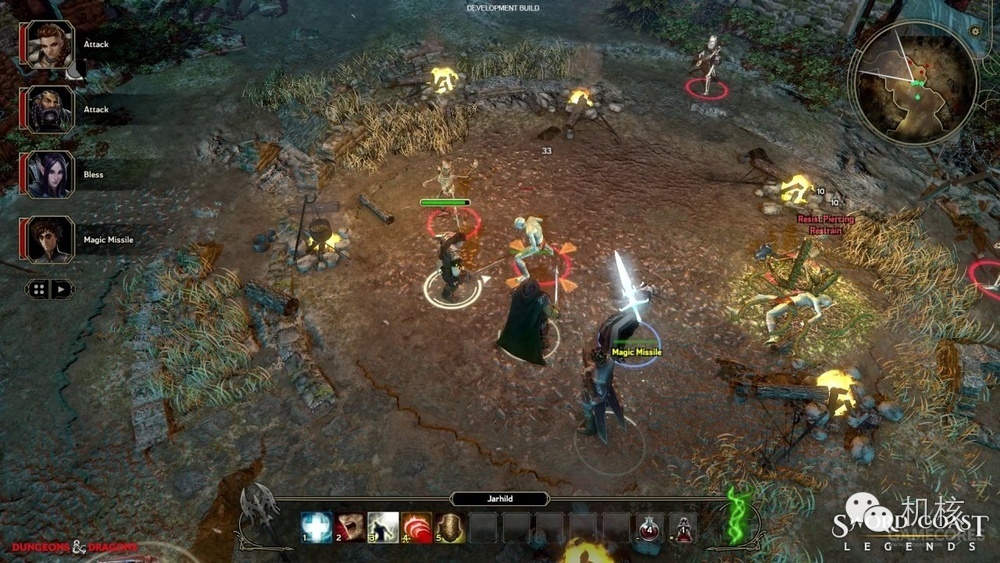Screen dimensions: 1000x563
Task: Toggle the party formation four-dot button
Action: (x=38, y=289)
